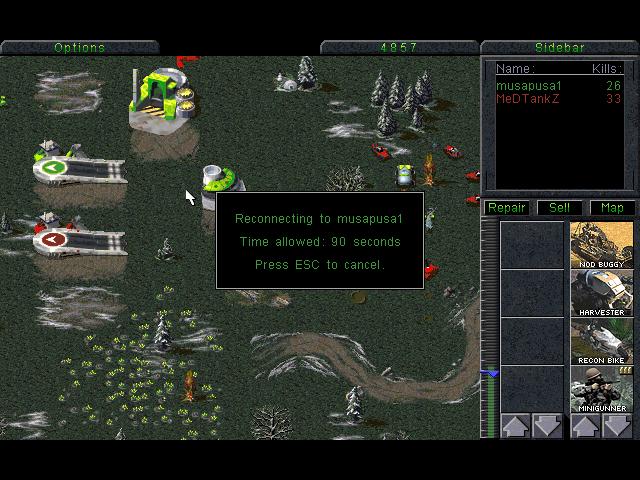Activate the Repair button
640x480 pixels.
(507, 208)
